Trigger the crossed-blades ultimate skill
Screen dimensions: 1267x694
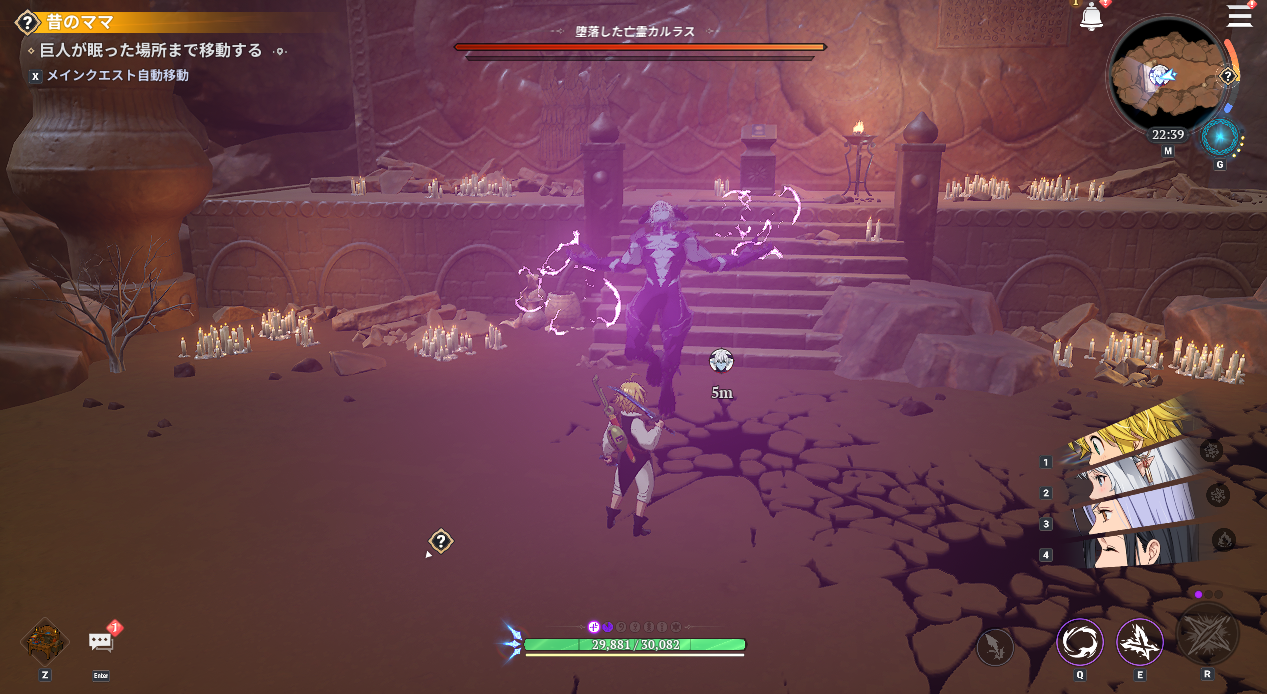1207,634
